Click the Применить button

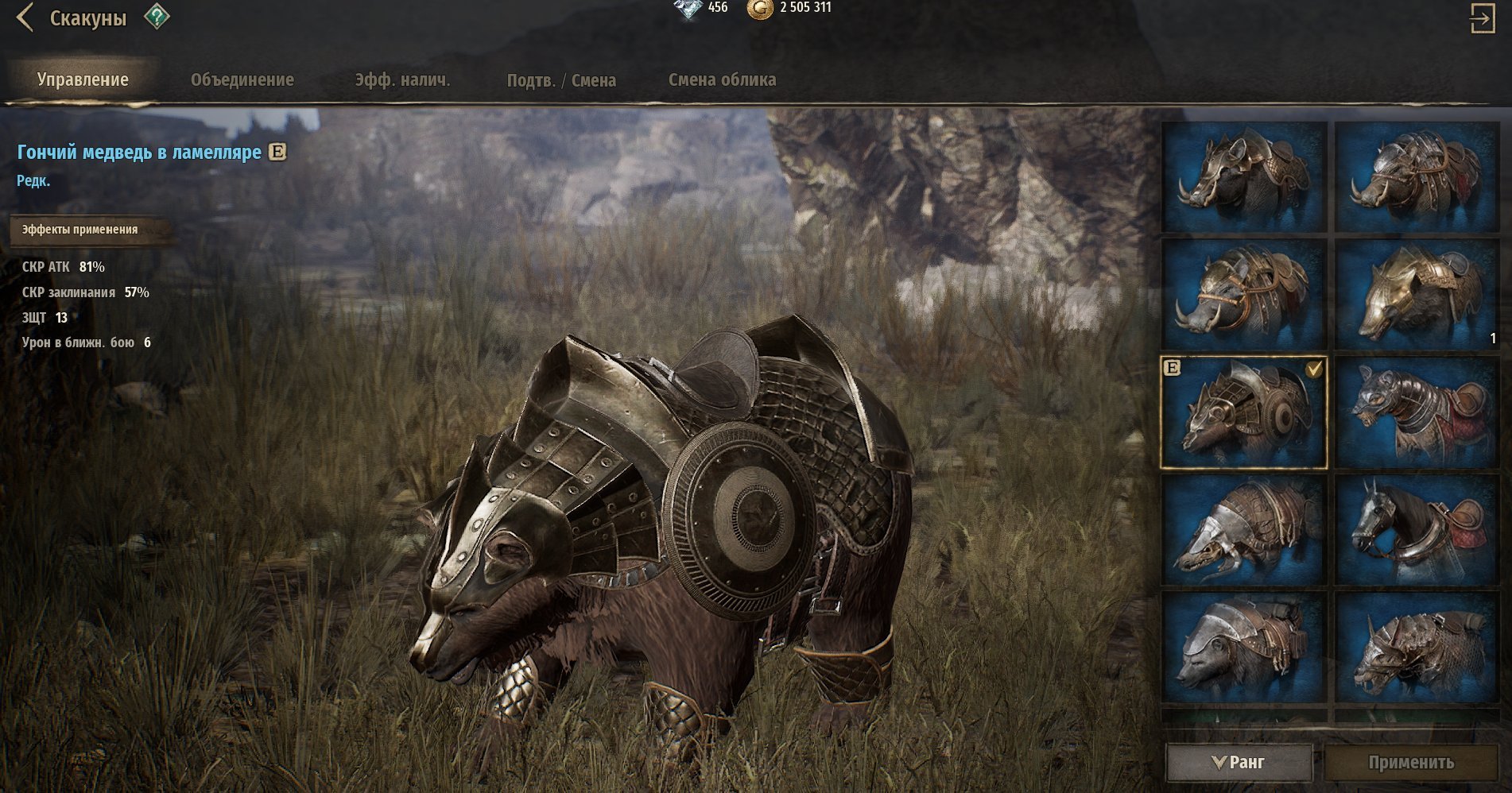[1411, 762]
